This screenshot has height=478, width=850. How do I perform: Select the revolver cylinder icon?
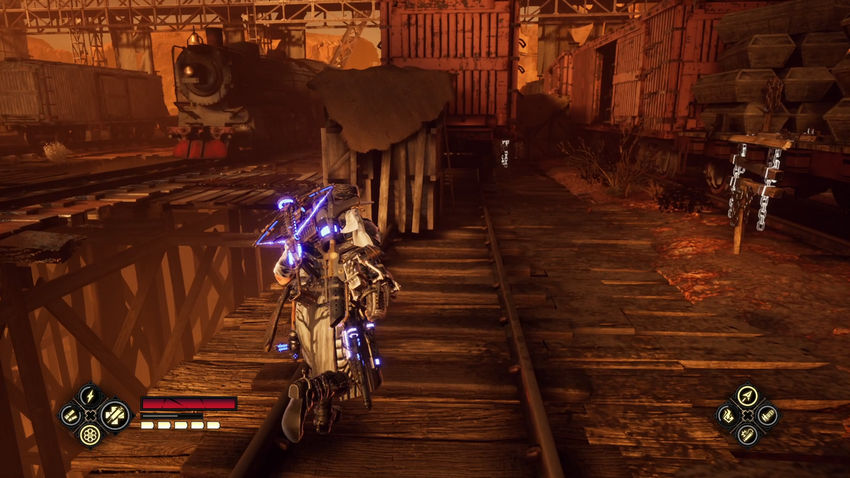click(90, 435)
